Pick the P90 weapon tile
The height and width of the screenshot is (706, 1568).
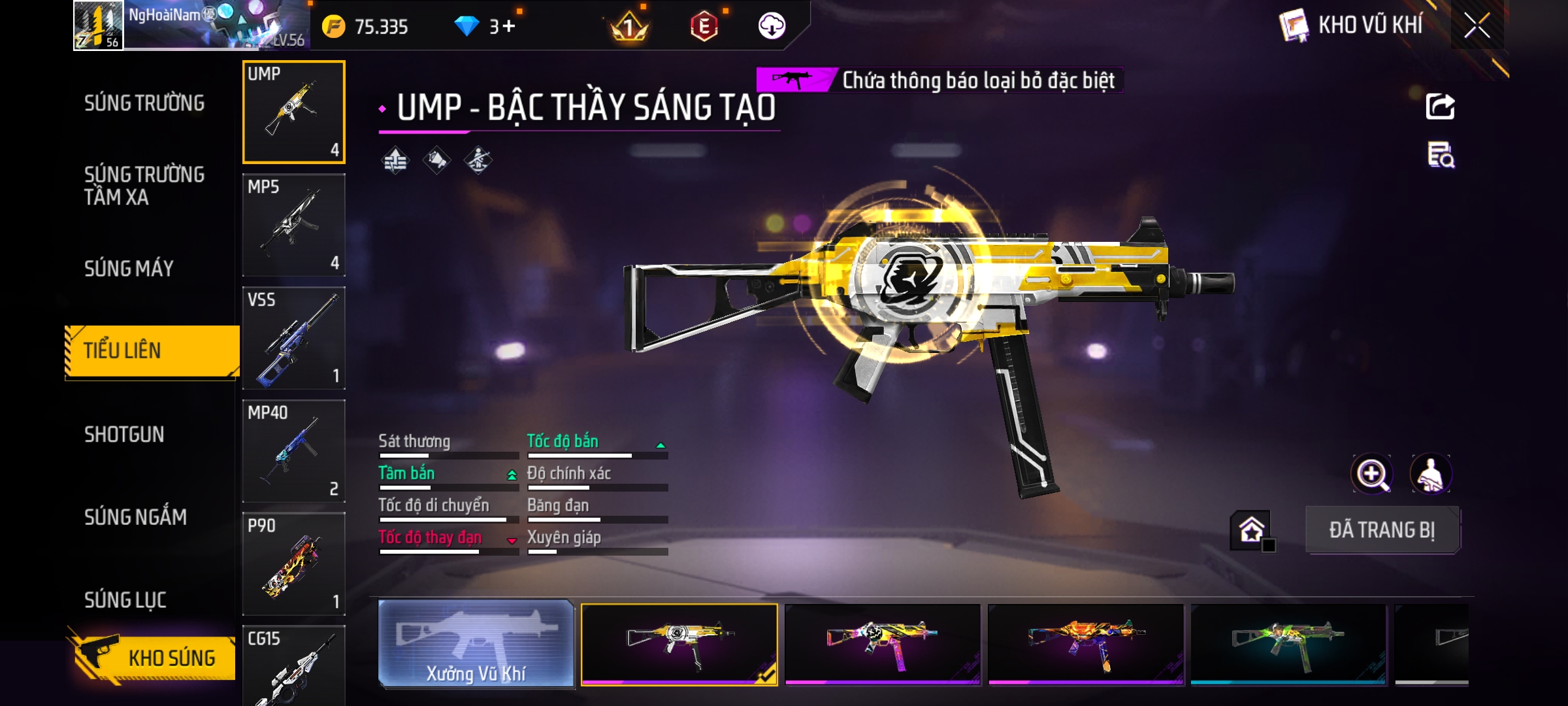294,564
